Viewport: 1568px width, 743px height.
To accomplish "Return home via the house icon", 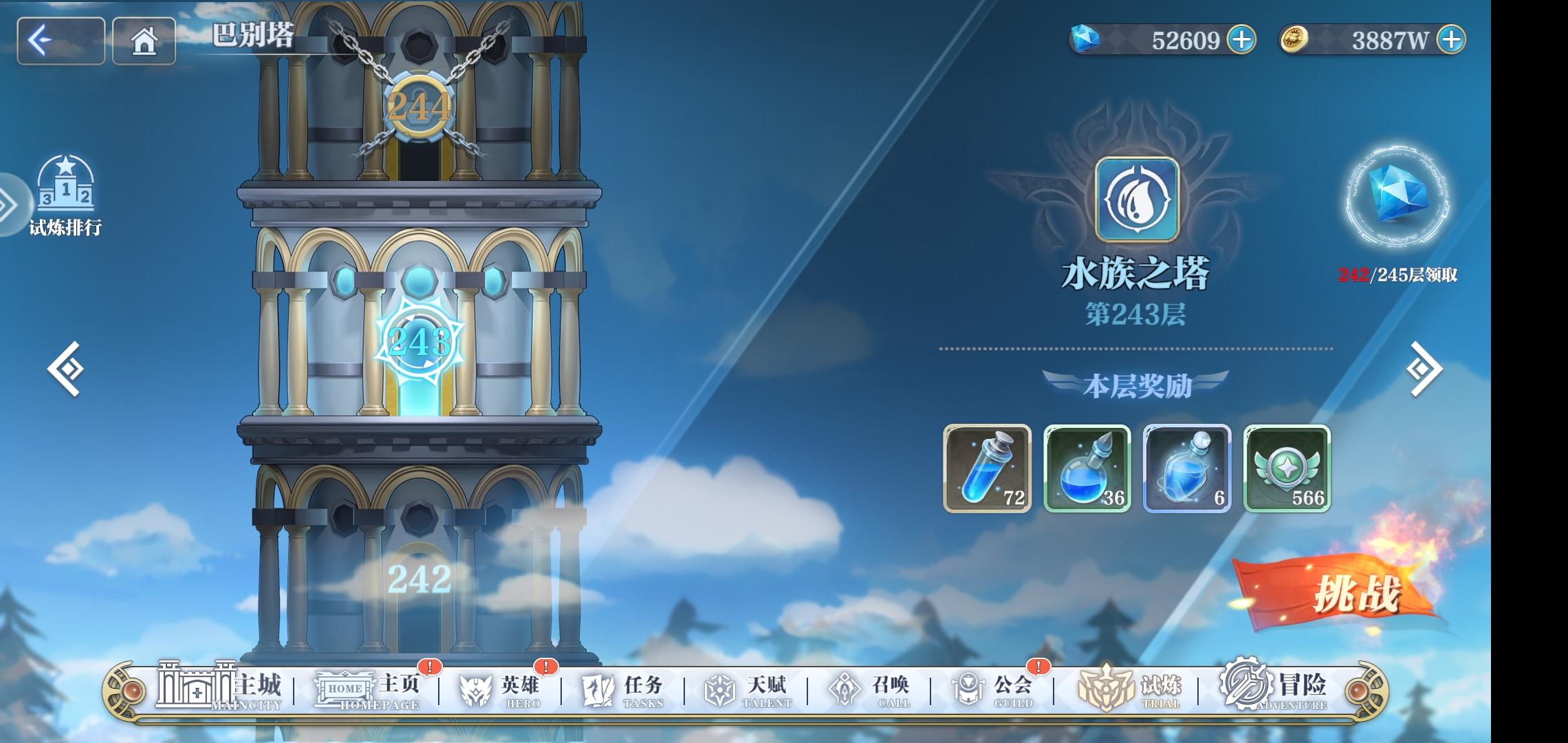I will click(x=143, y=42).
